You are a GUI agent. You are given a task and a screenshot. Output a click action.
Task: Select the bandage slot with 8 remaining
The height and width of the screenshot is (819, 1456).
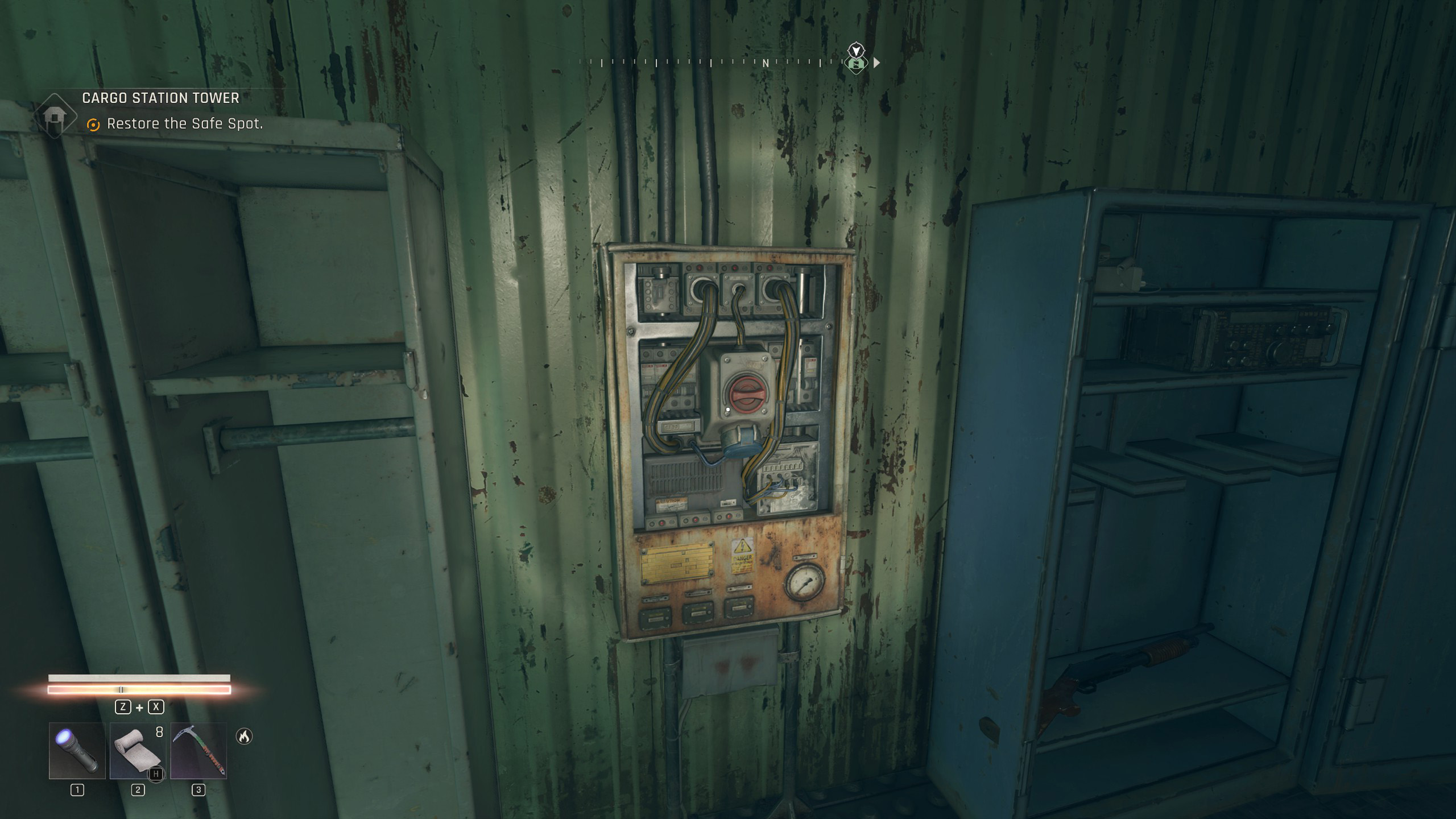pyautogui.click(x=138, y=751)
